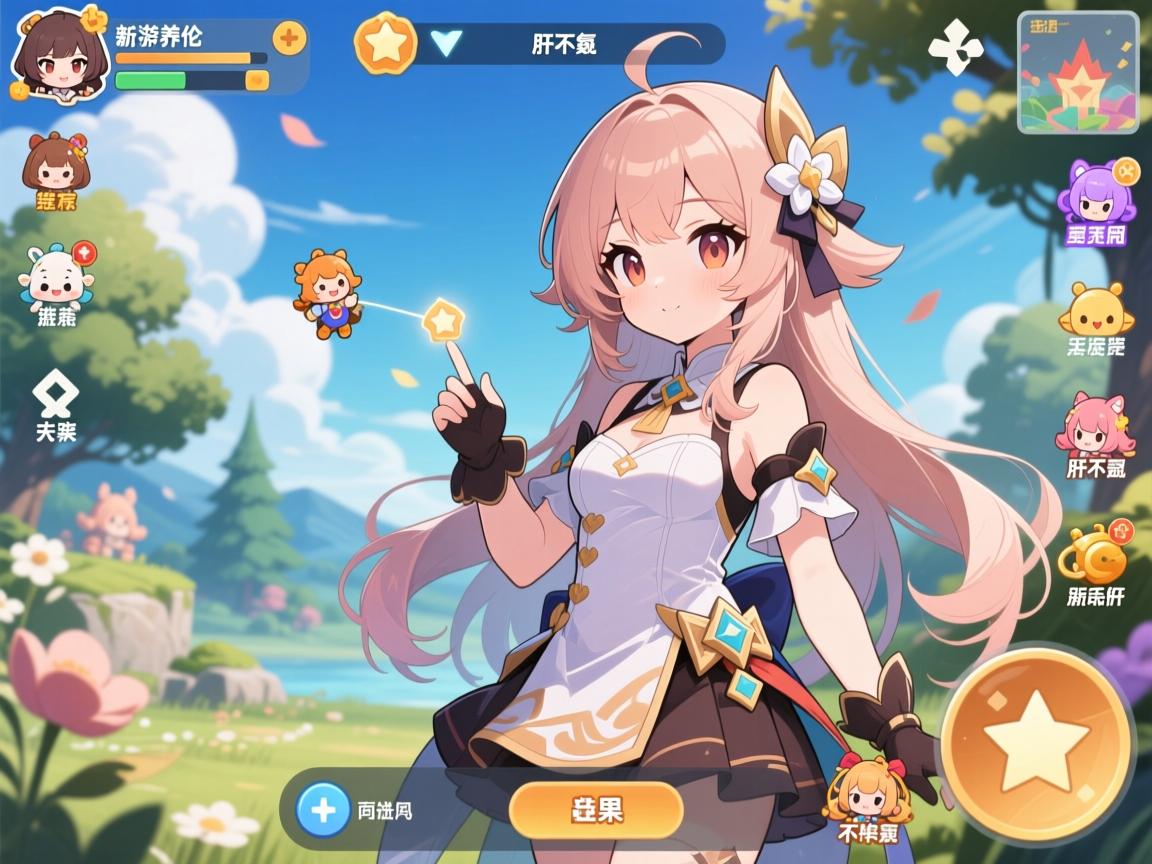This screenshot has height=864, width=1152.
Task: Open the player avatar profile
Action: pos(60,50)
